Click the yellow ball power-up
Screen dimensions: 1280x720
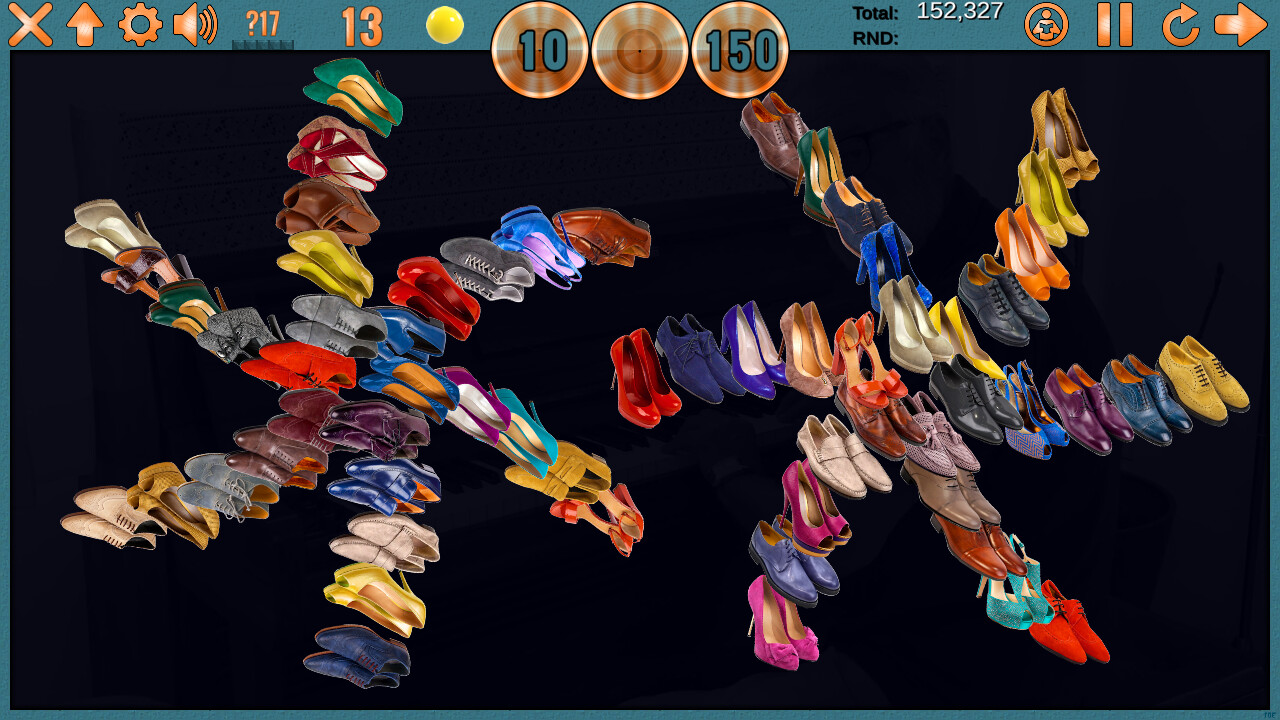[444, 28]
